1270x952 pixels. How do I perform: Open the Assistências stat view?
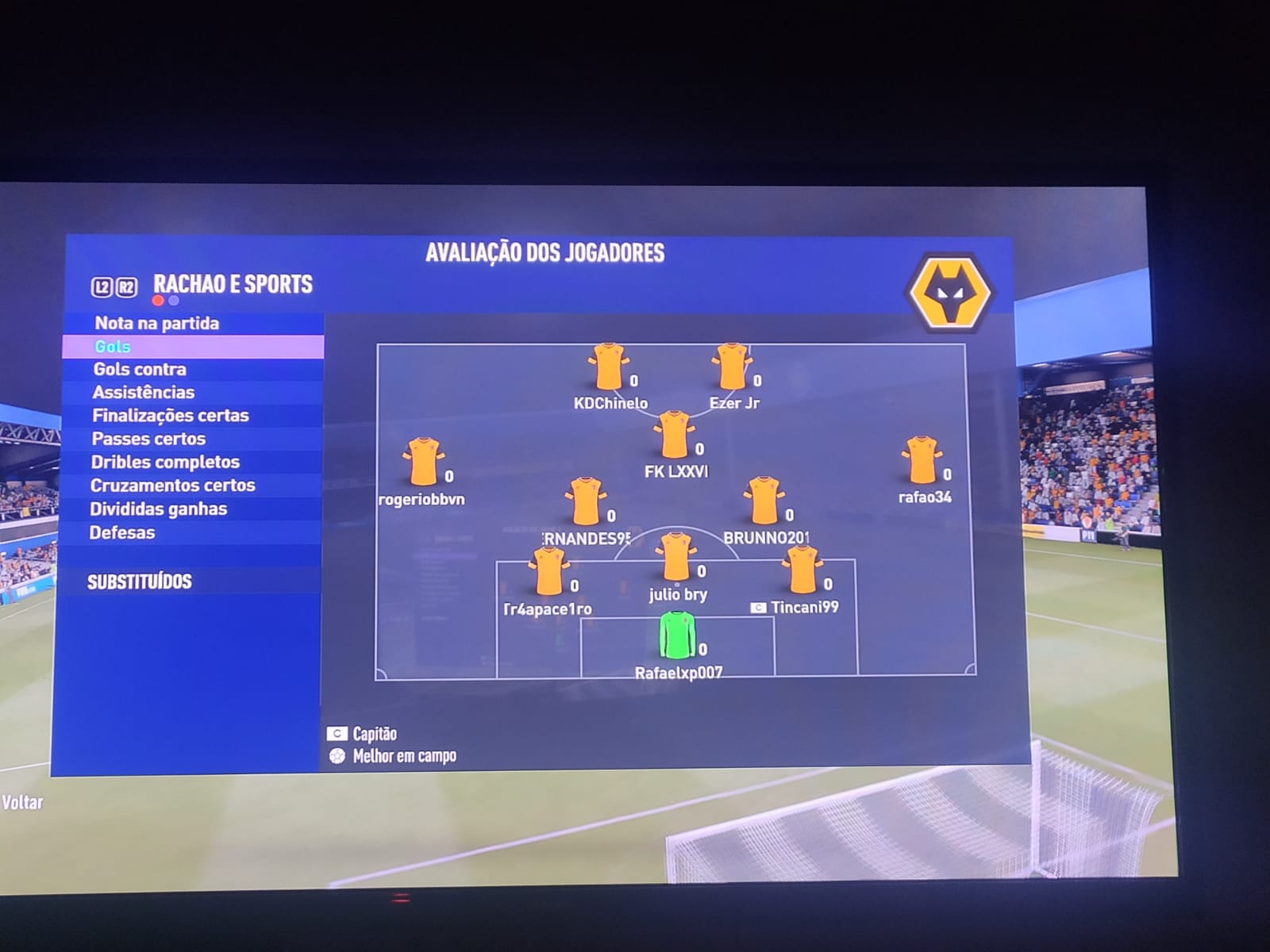pyautogui.click(x=144, y=392)
